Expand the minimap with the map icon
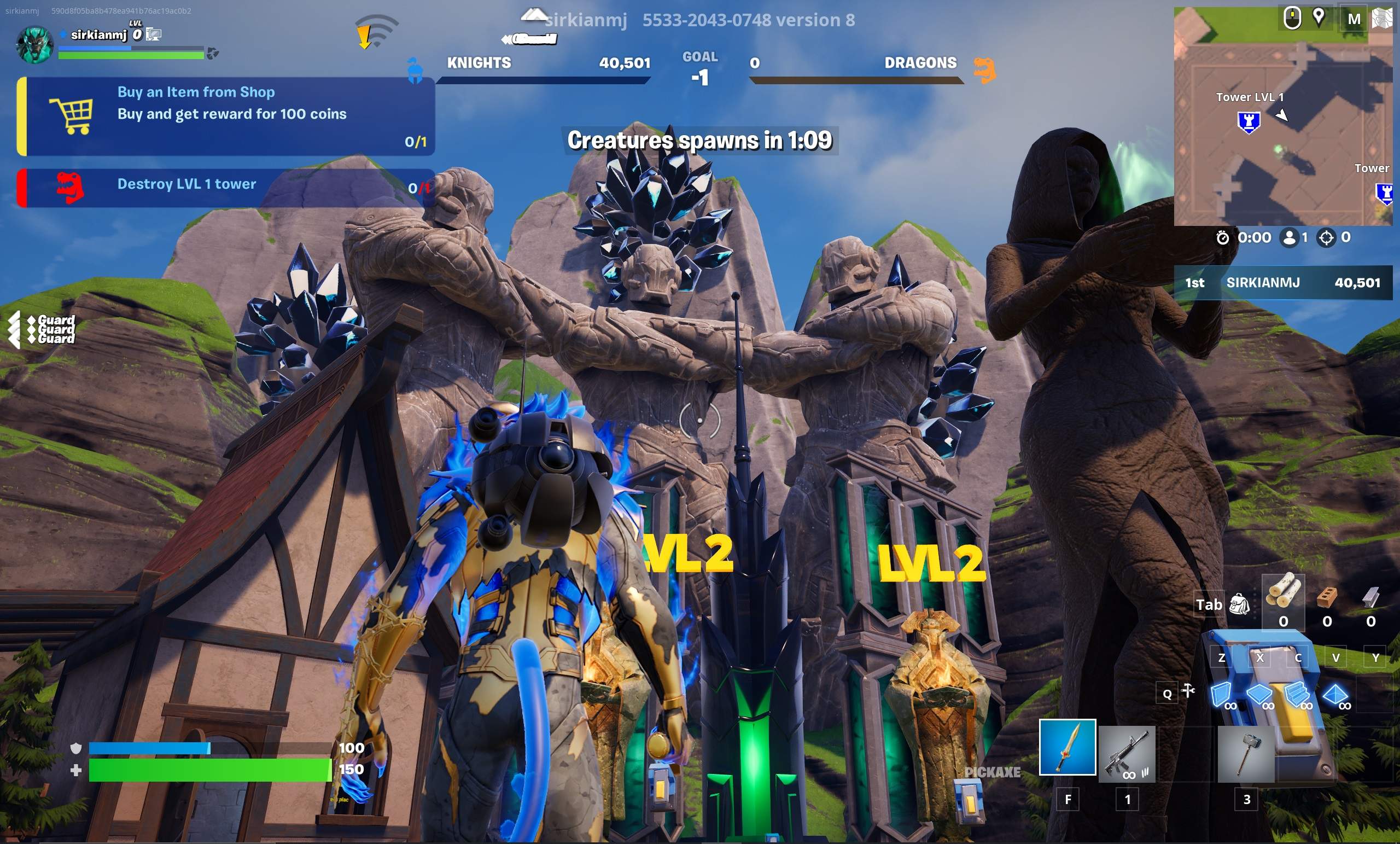 [x=1383, y=18]
